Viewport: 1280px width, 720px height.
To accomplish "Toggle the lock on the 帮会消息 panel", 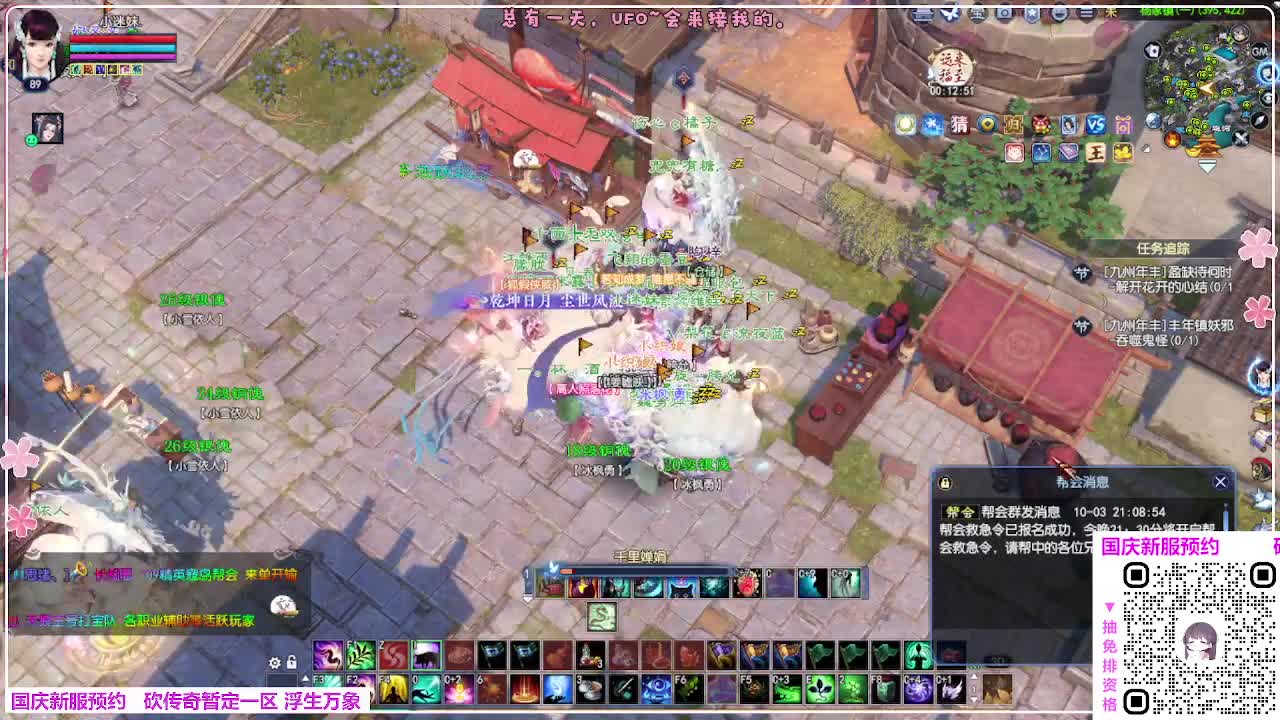I will (943, 483).
